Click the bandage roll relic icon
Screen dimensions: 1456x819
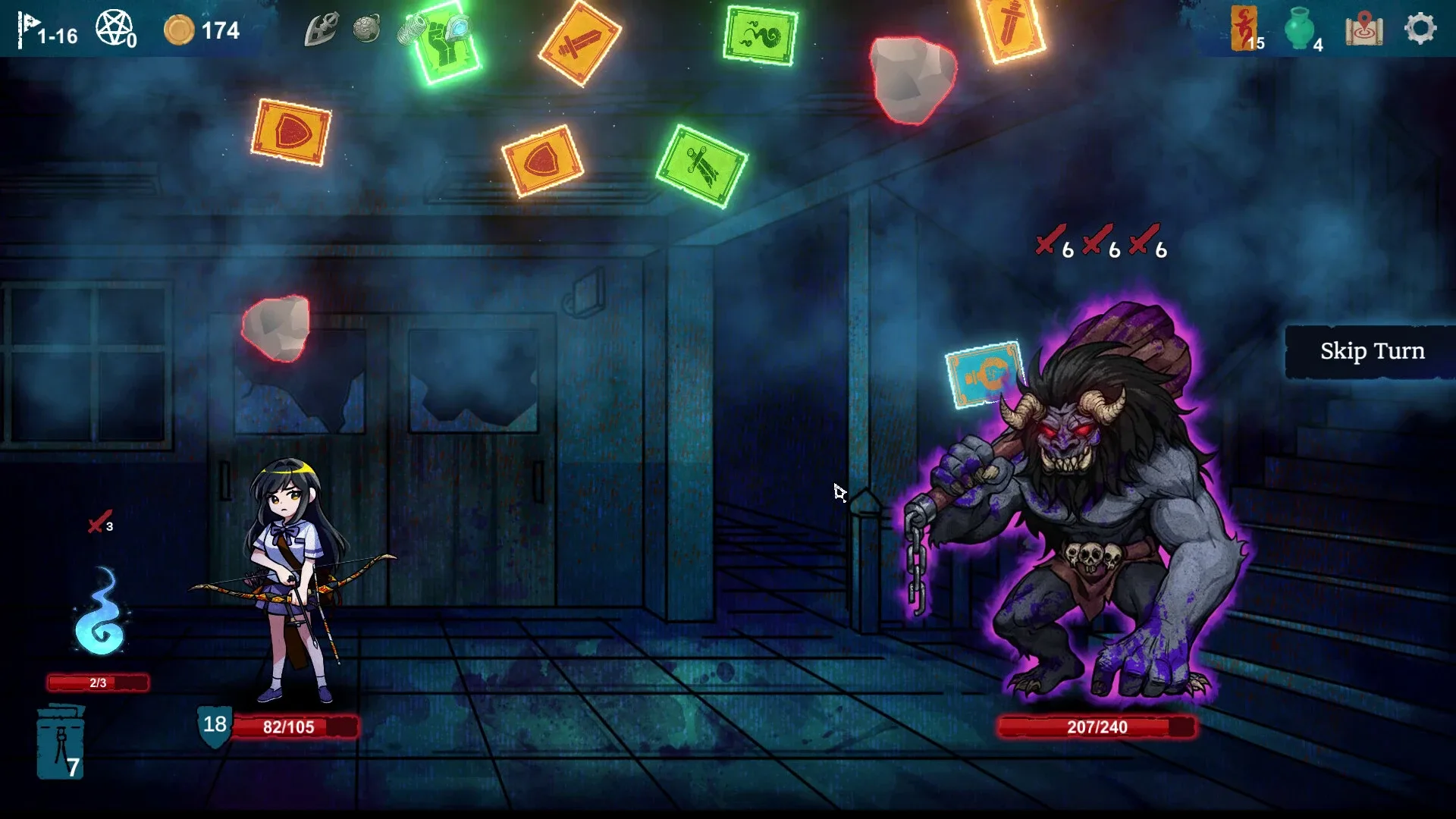pyautogui.click(x=410, y=27)
